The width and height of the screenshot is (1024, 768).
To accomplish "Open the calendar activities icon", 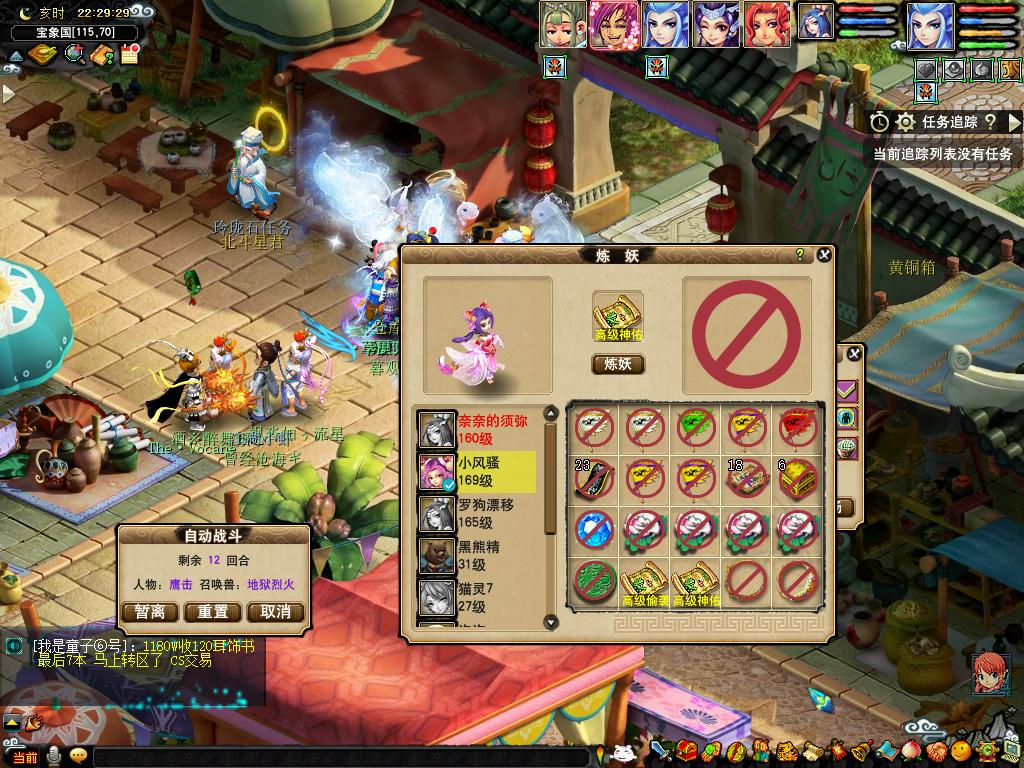I will tap(129, 55).
